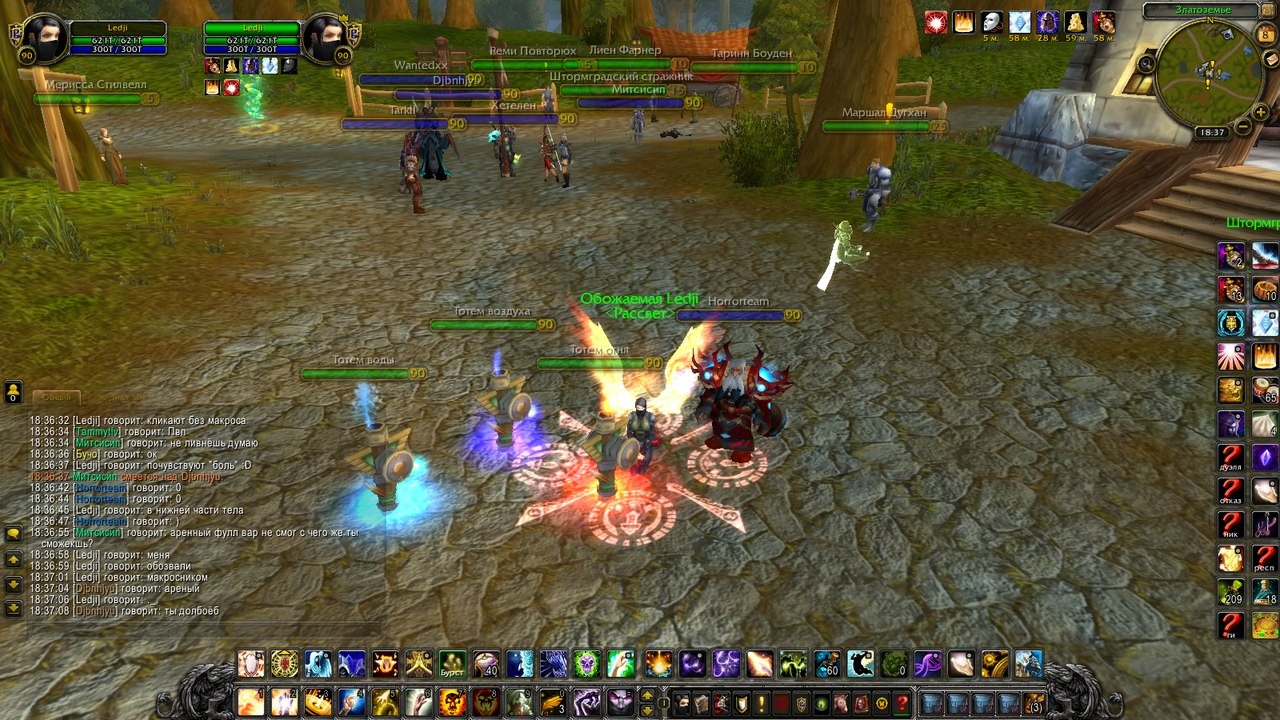Viewport: 1280px width, 720px height.
Task: Use the item stack showing 65
Action: click(1265, 390)
